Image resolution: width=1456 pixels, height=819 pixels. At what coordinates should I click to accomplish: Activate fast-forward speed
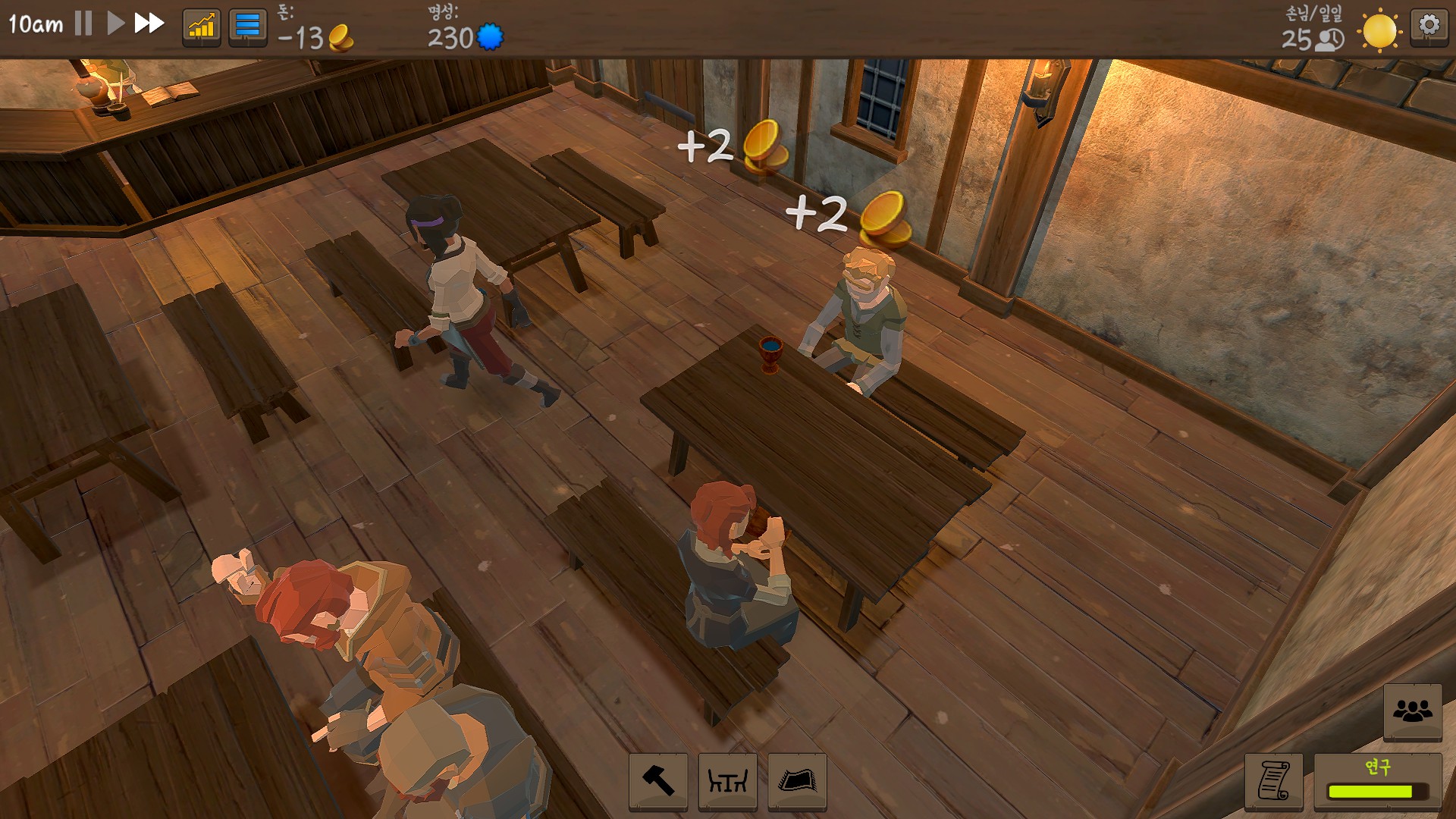tap(149, 24)
